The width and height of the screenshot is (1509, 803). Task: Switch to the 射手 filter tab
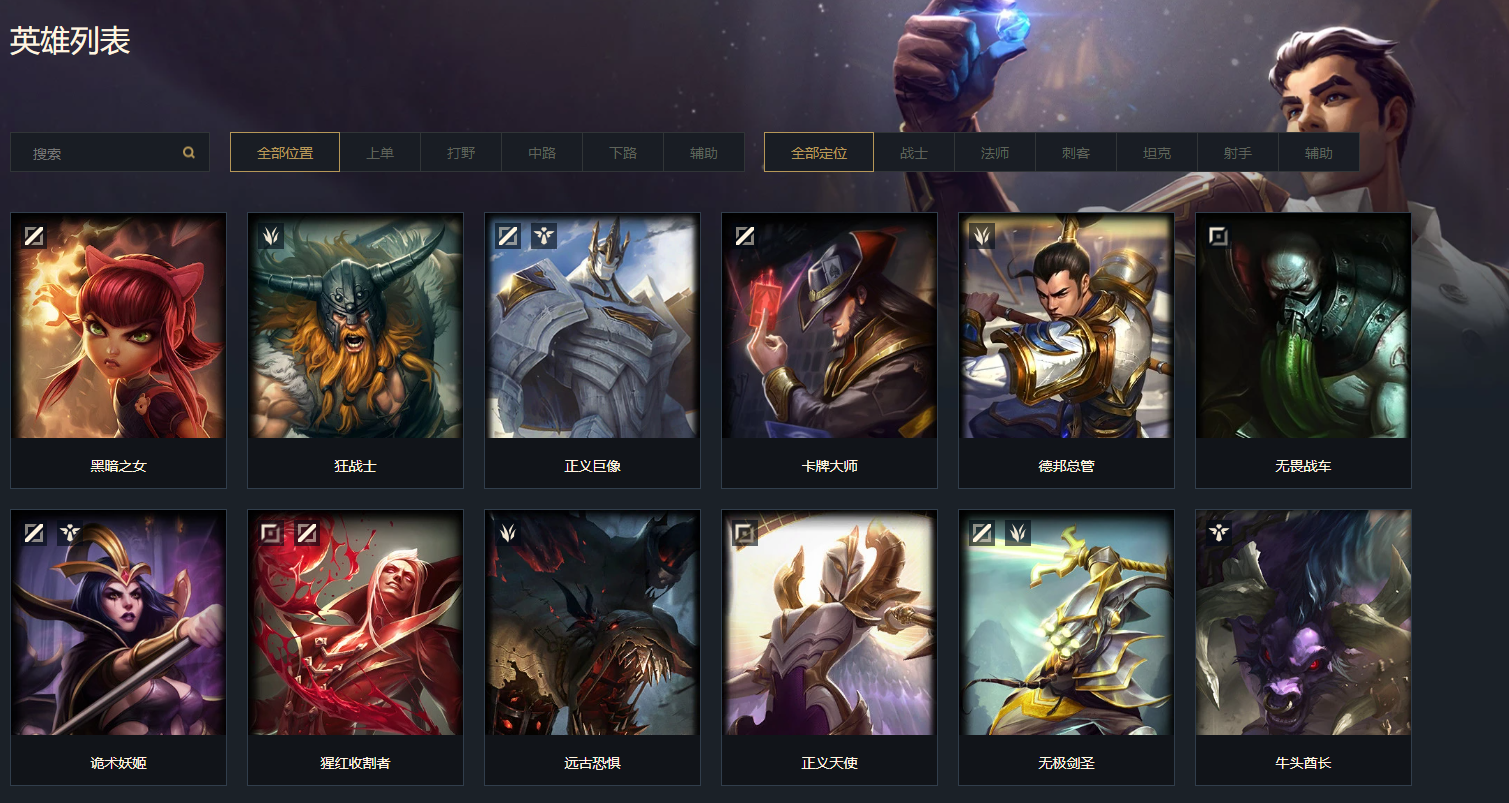[1237, 151]
